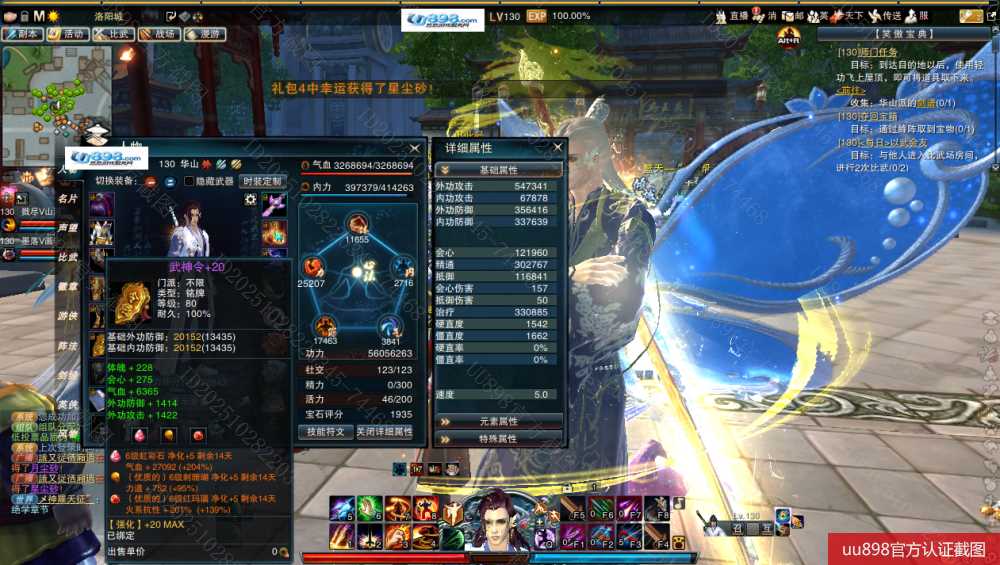Image resolution: width=1000 pixels, height=565 pixels.
Task: Open the 副本 dungeon menu
Action: coord(23,34)
